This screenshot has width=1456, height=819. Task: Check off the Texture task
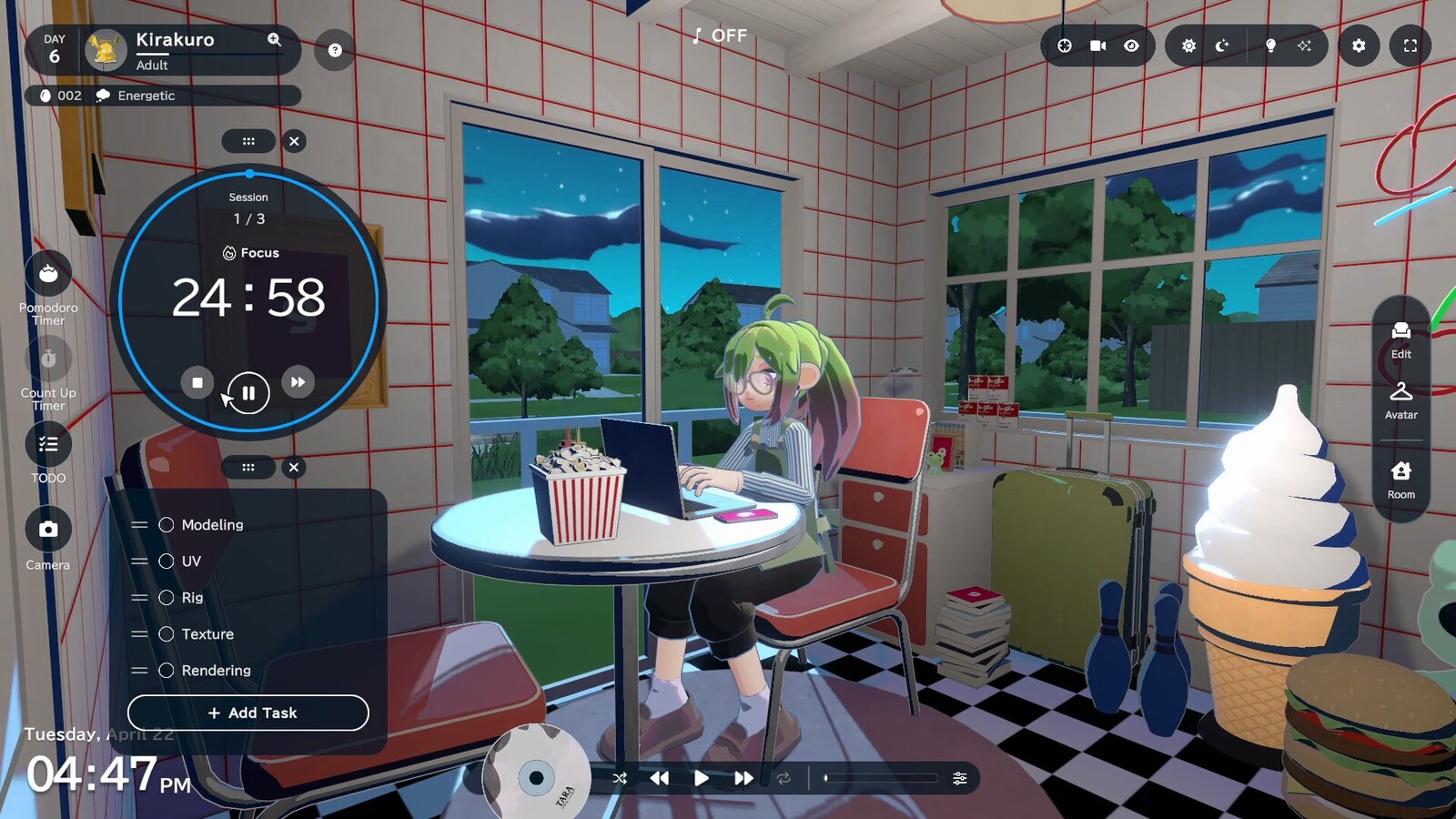tap(167, 634)
